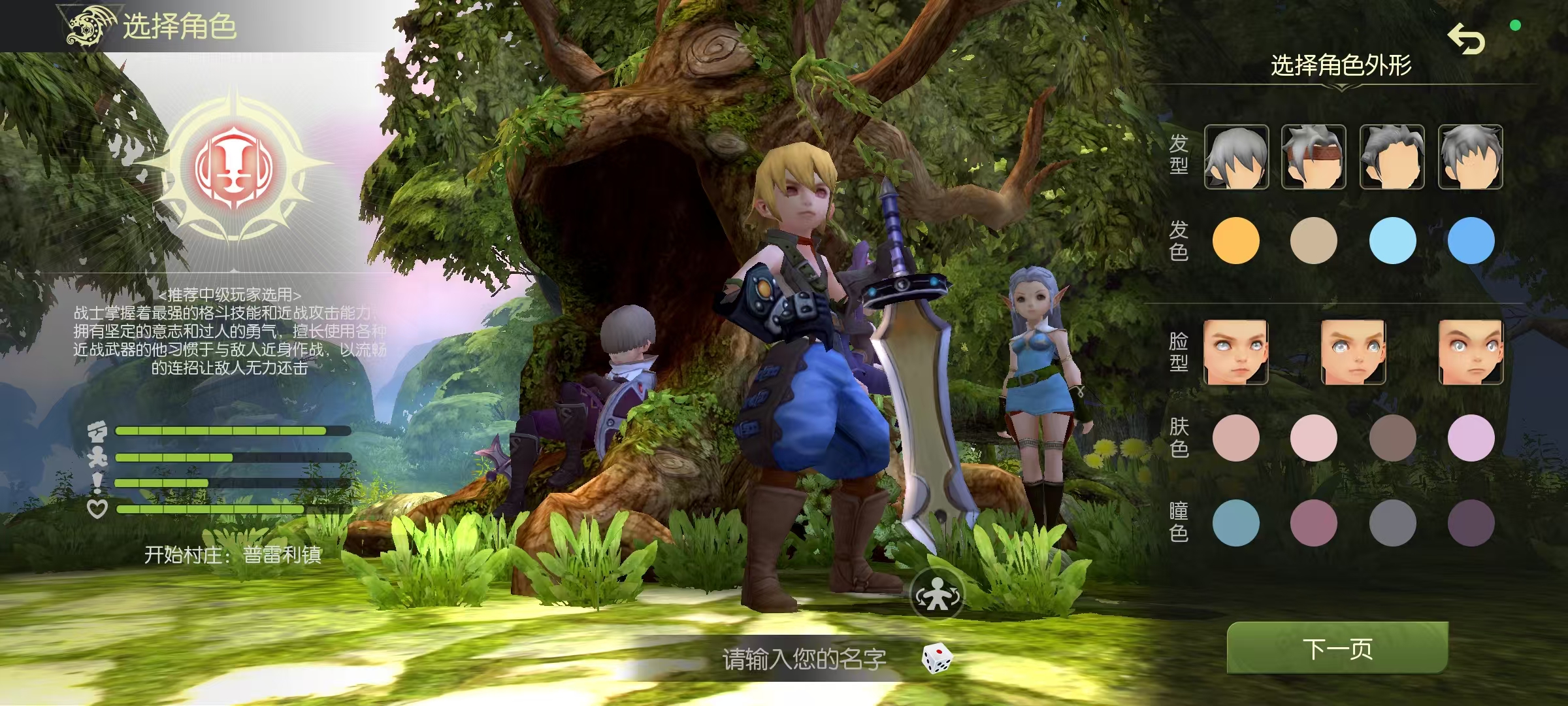1568x706 pixels.
Task: Select the lavender skin tone
Action: pyautogui.click(x=1471, y=438)
